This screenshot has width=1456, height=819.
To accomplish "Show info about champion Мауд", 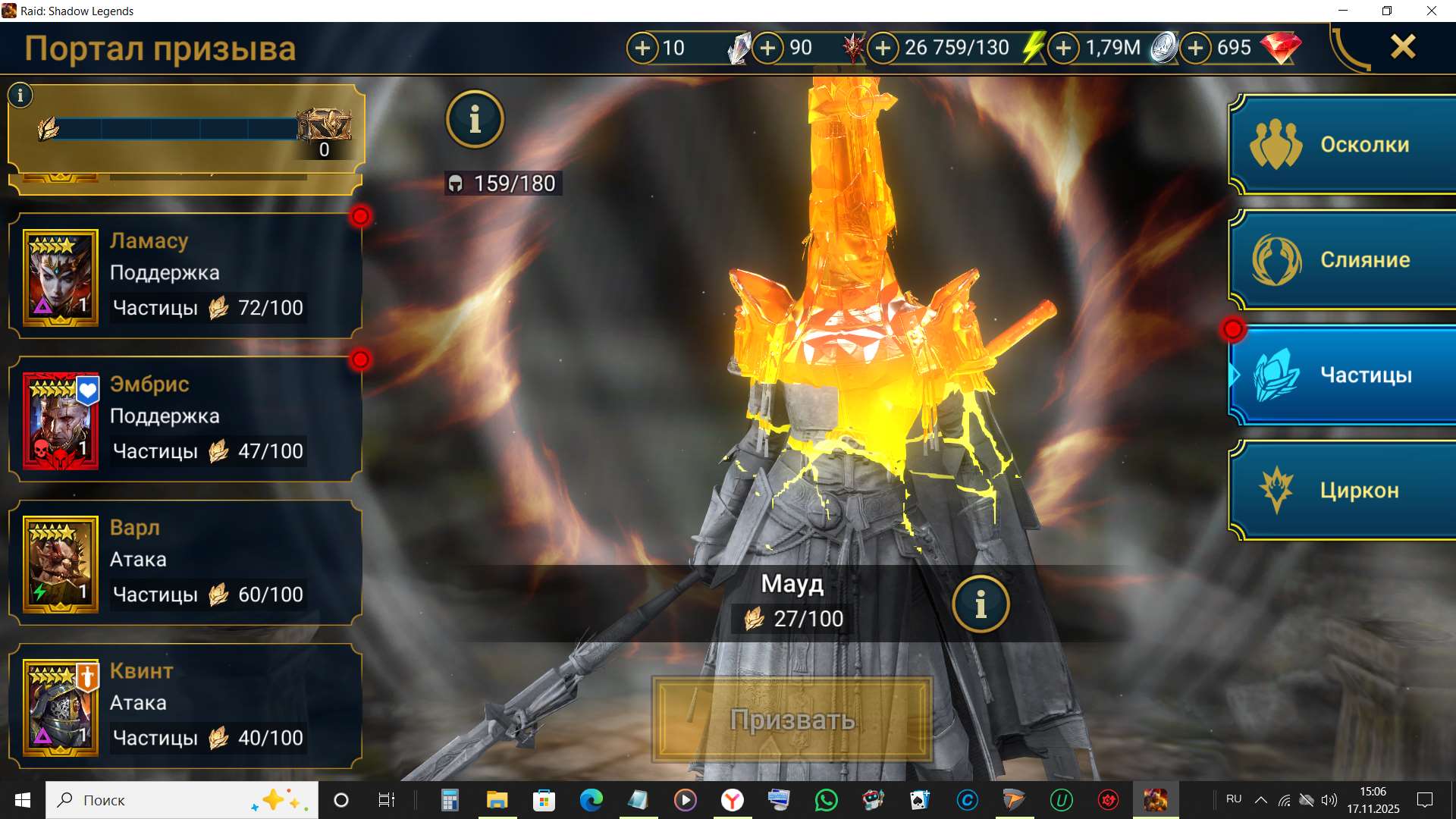I will 981,604.
